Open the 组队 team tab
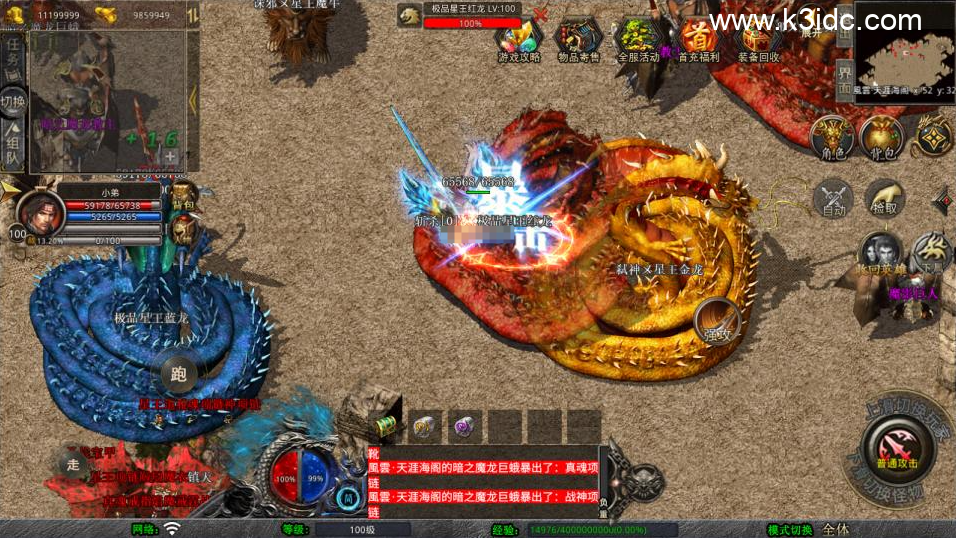956x538 pixels. [x=13, y=147]
